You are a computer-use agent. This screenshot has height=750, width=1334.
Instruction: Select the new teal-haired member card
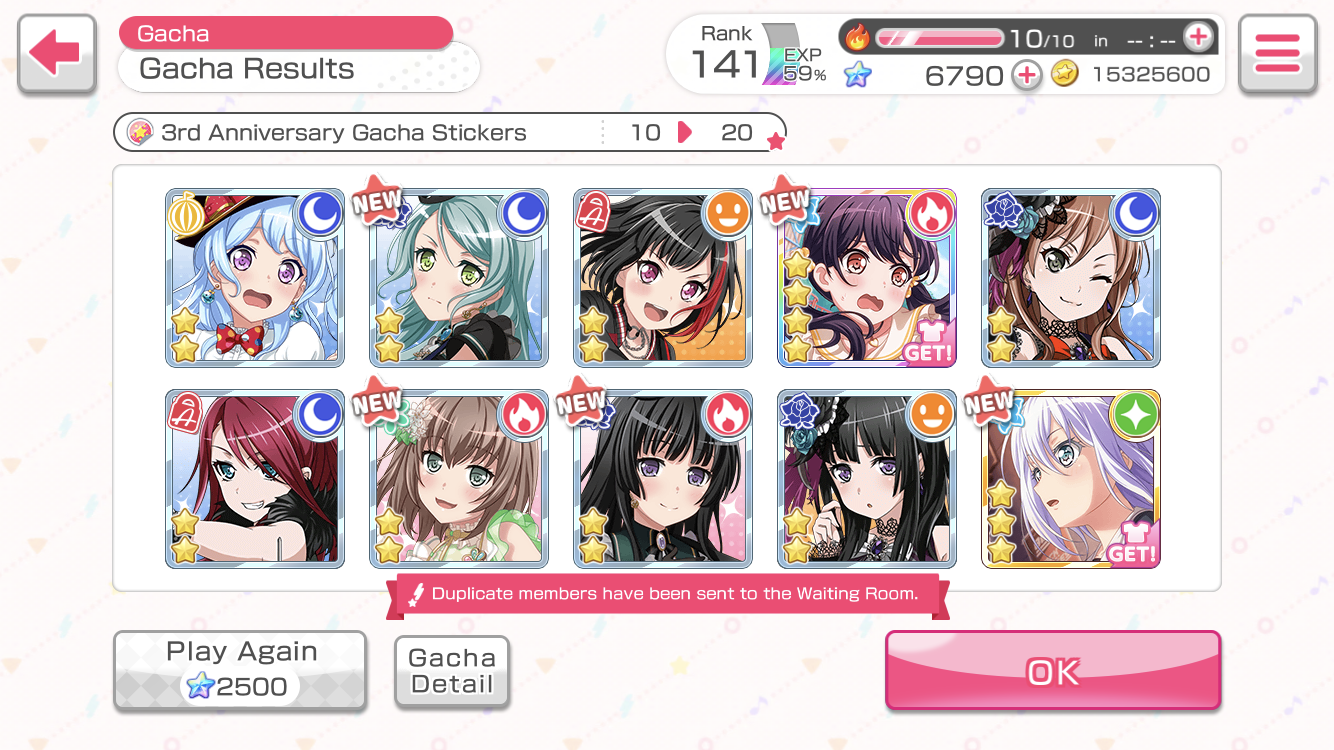[x=459, y=278]
